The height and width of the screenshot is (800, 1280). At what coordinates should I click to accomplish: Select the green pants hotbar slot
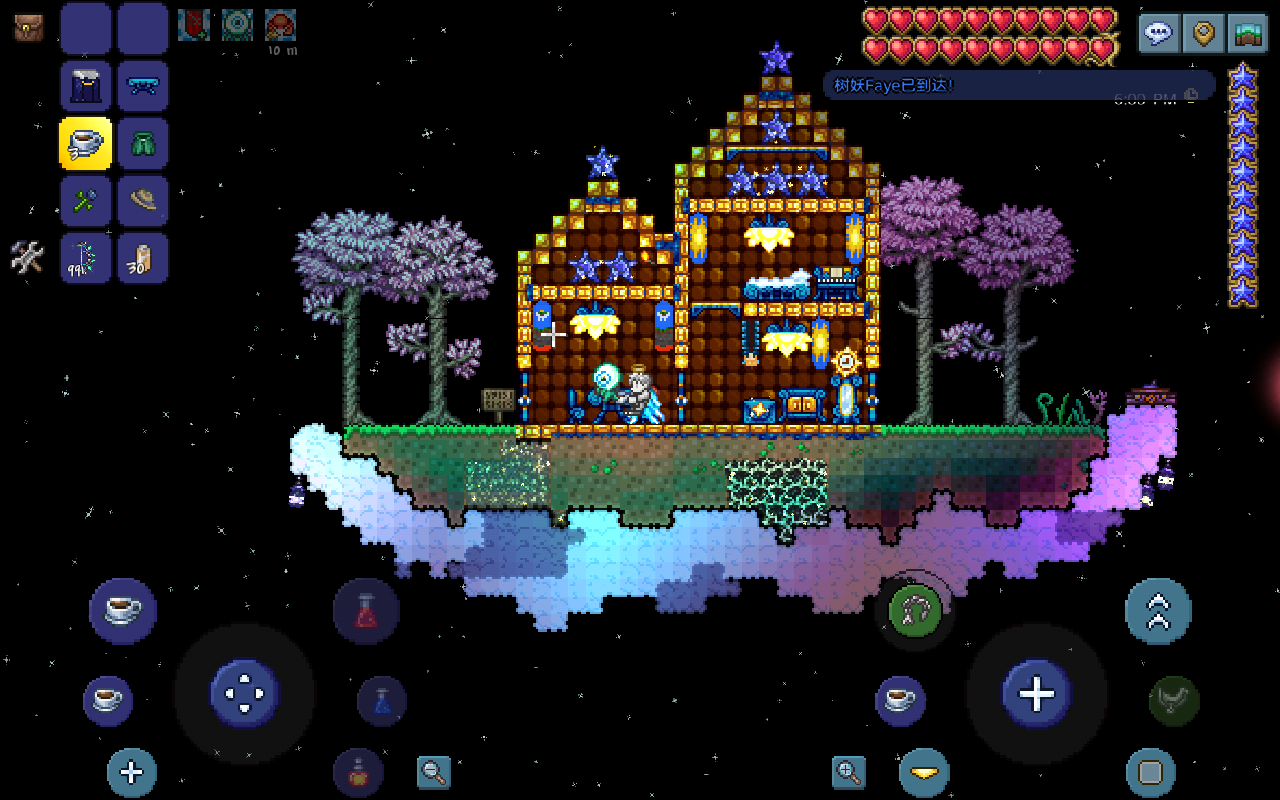coord(142,143)
